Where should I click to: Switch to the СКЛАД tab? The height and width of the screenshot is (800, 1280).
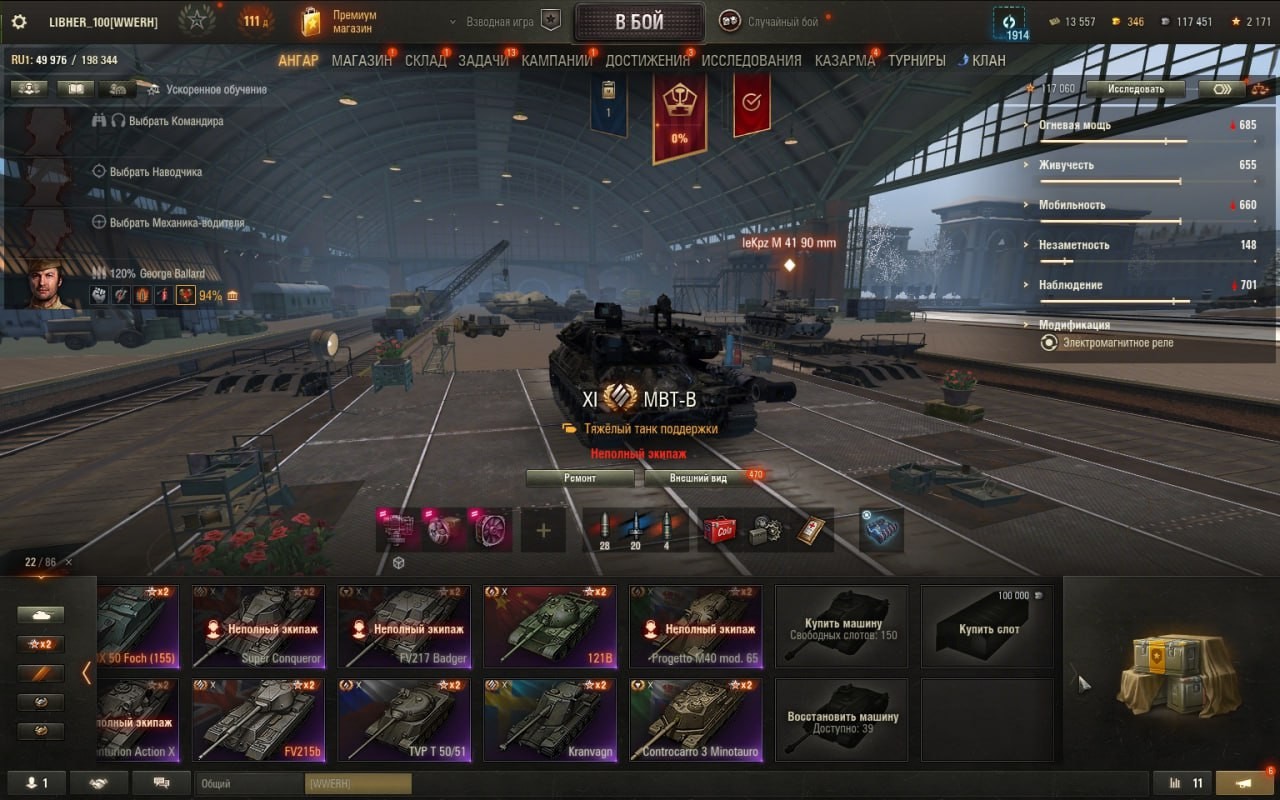425,60
